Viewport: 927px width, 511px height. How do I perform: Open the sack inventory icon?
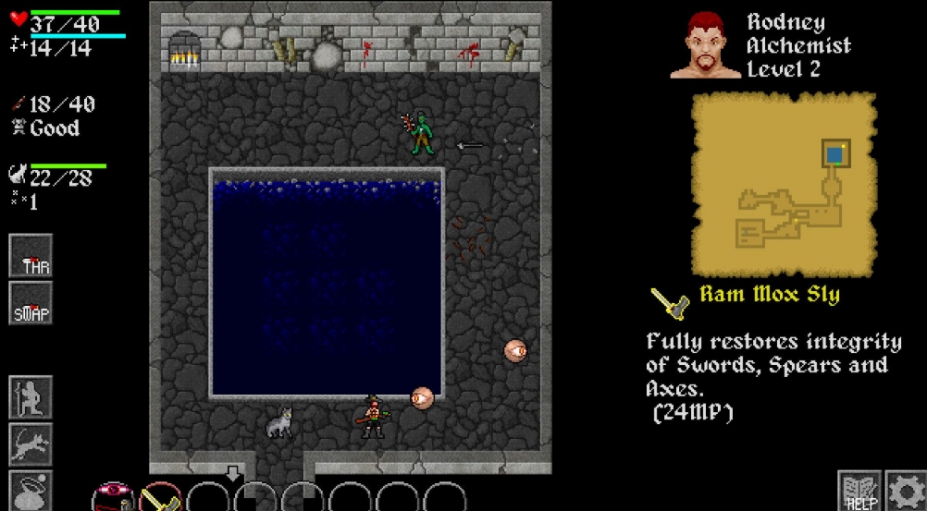tap(30, 491)
